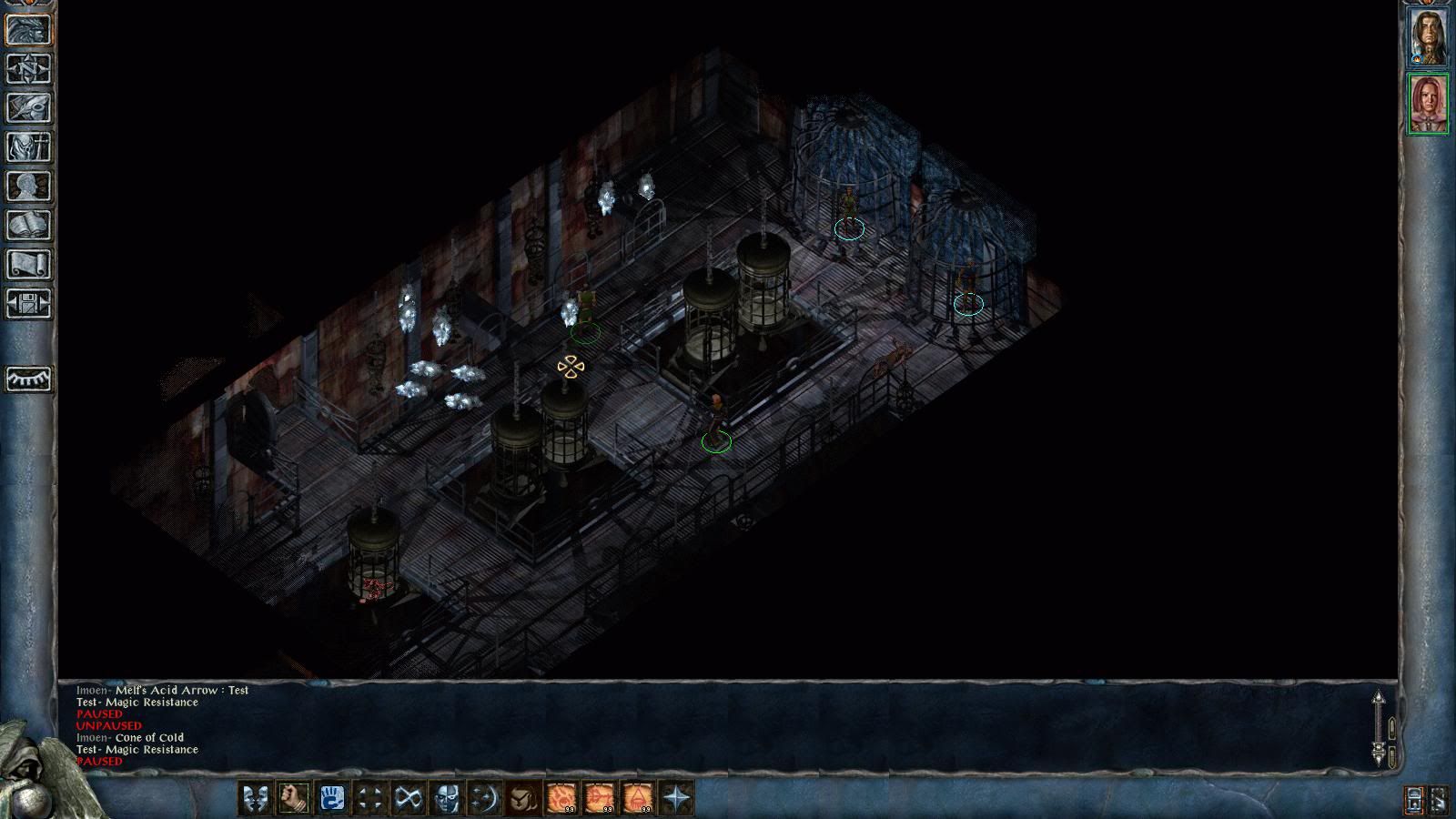Open the pouch item button

[x=522, y=799]
